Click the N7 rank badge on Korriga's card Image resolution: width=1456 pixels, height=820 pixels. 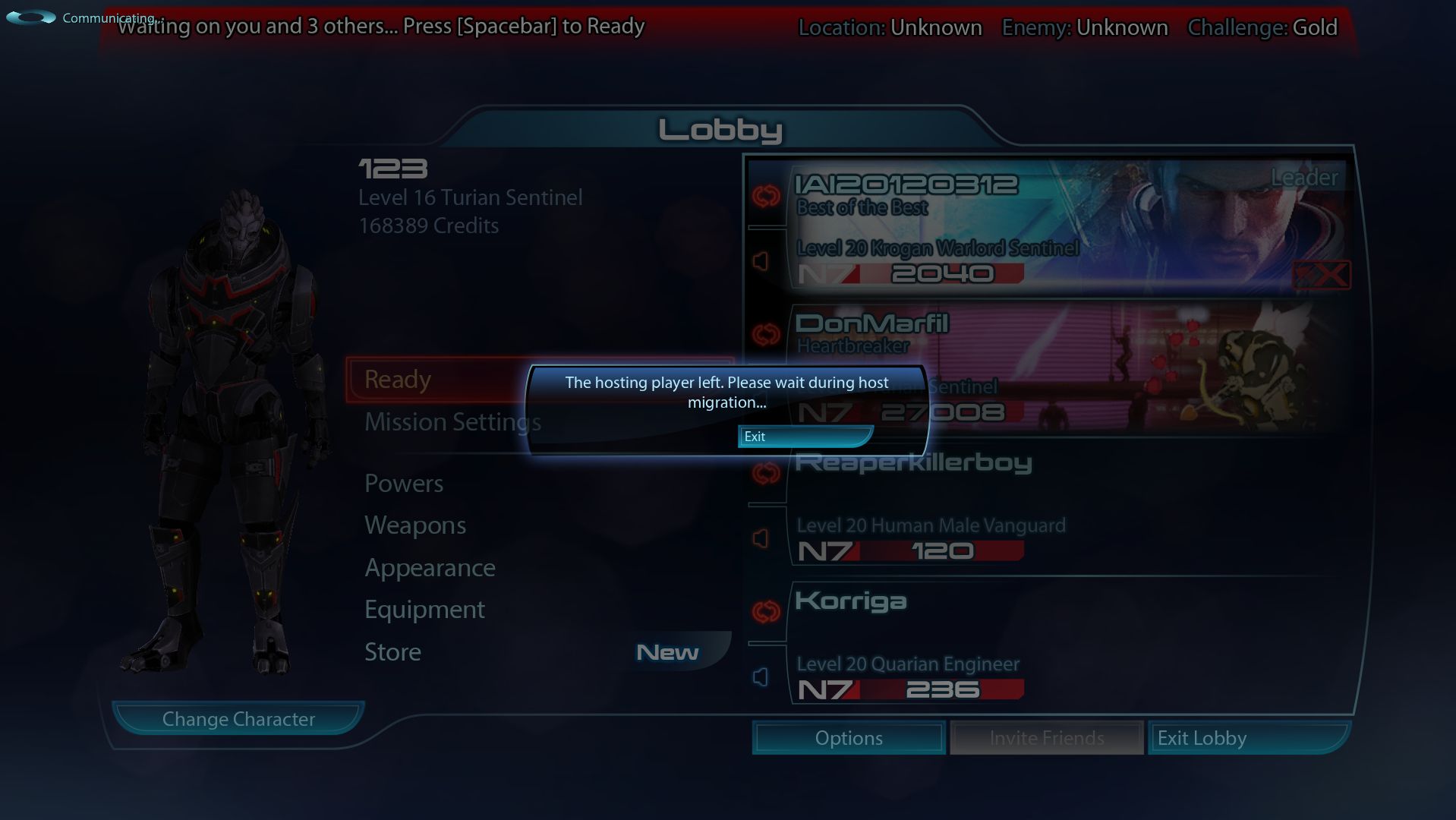[x=827, y=689]
